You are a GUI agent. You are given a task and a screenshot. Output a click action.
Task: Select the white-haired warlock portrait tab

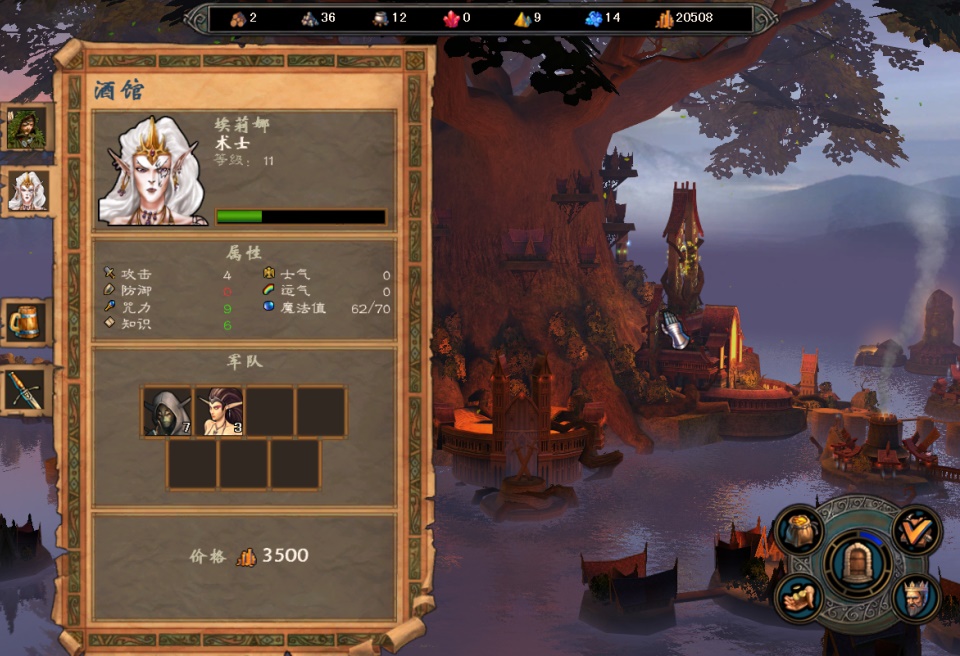tap(26, 190)
